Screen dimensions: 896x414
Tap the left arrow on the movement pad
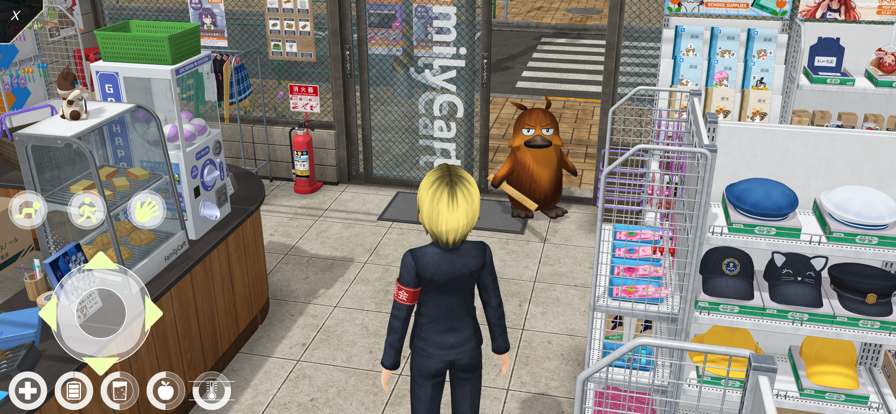click(47, 313)
